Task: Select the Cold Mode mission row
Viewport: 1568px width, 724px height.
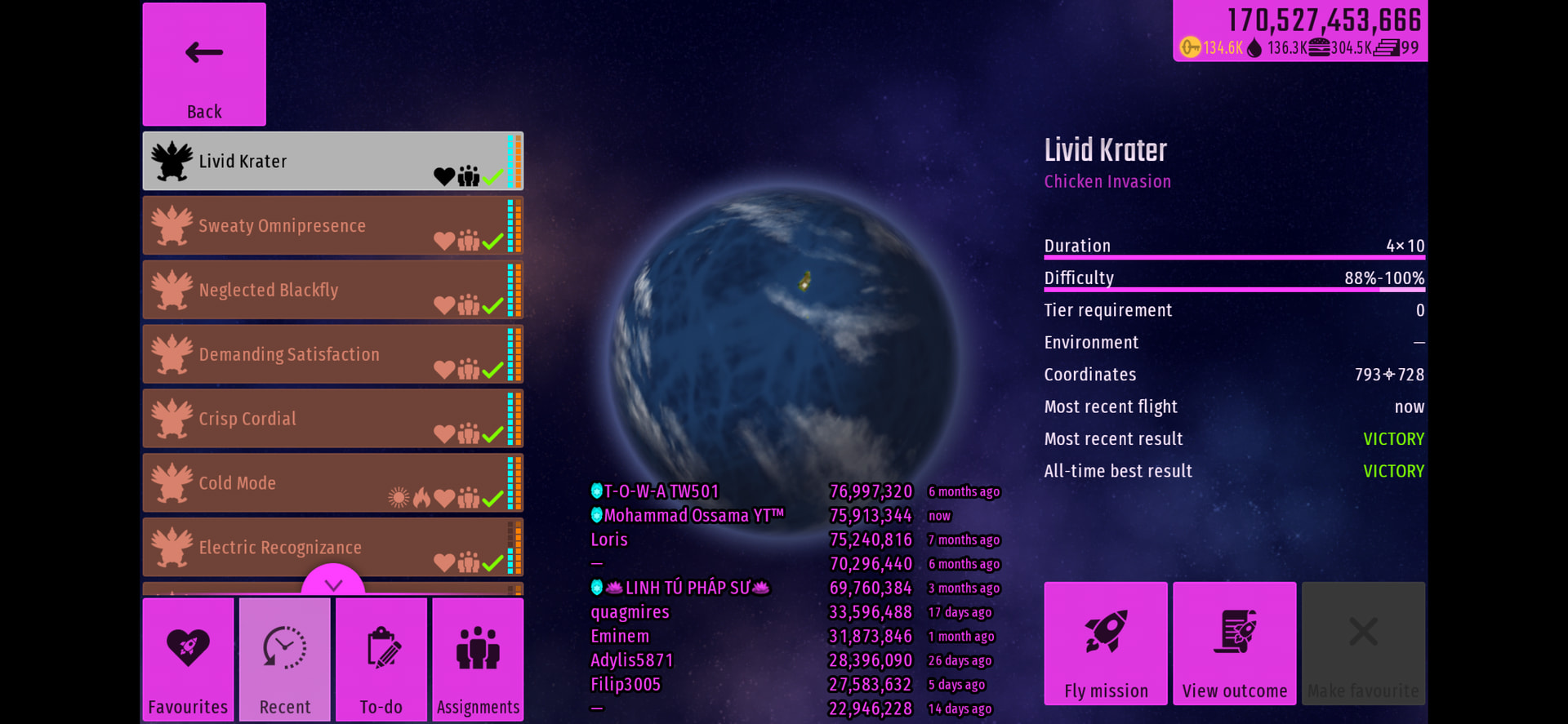Action: coord(332,483)
